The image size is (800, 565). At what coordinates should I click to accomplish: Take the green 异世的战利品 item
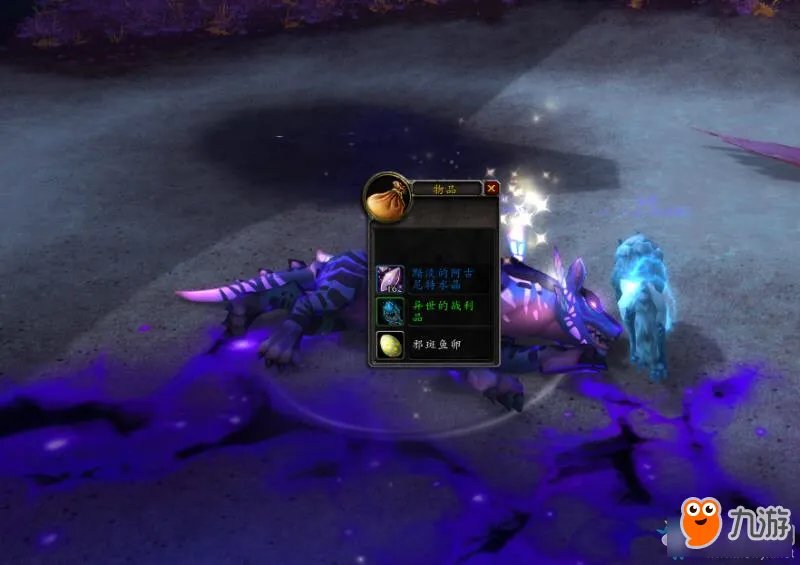coord(390,312)
